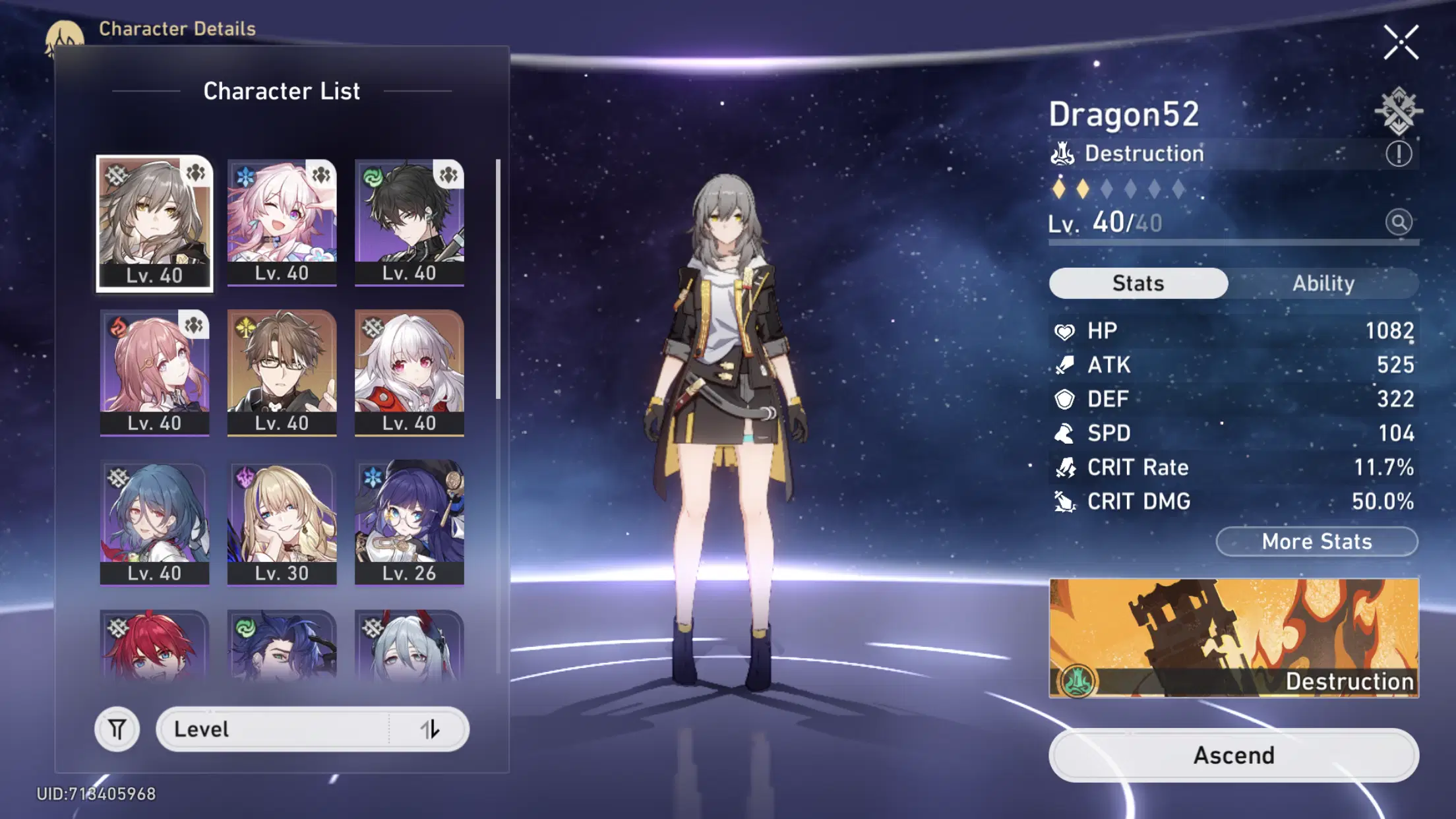Select the Lv. 26 character portrait
Screen dimensions: 1456x819
point(408,521)
